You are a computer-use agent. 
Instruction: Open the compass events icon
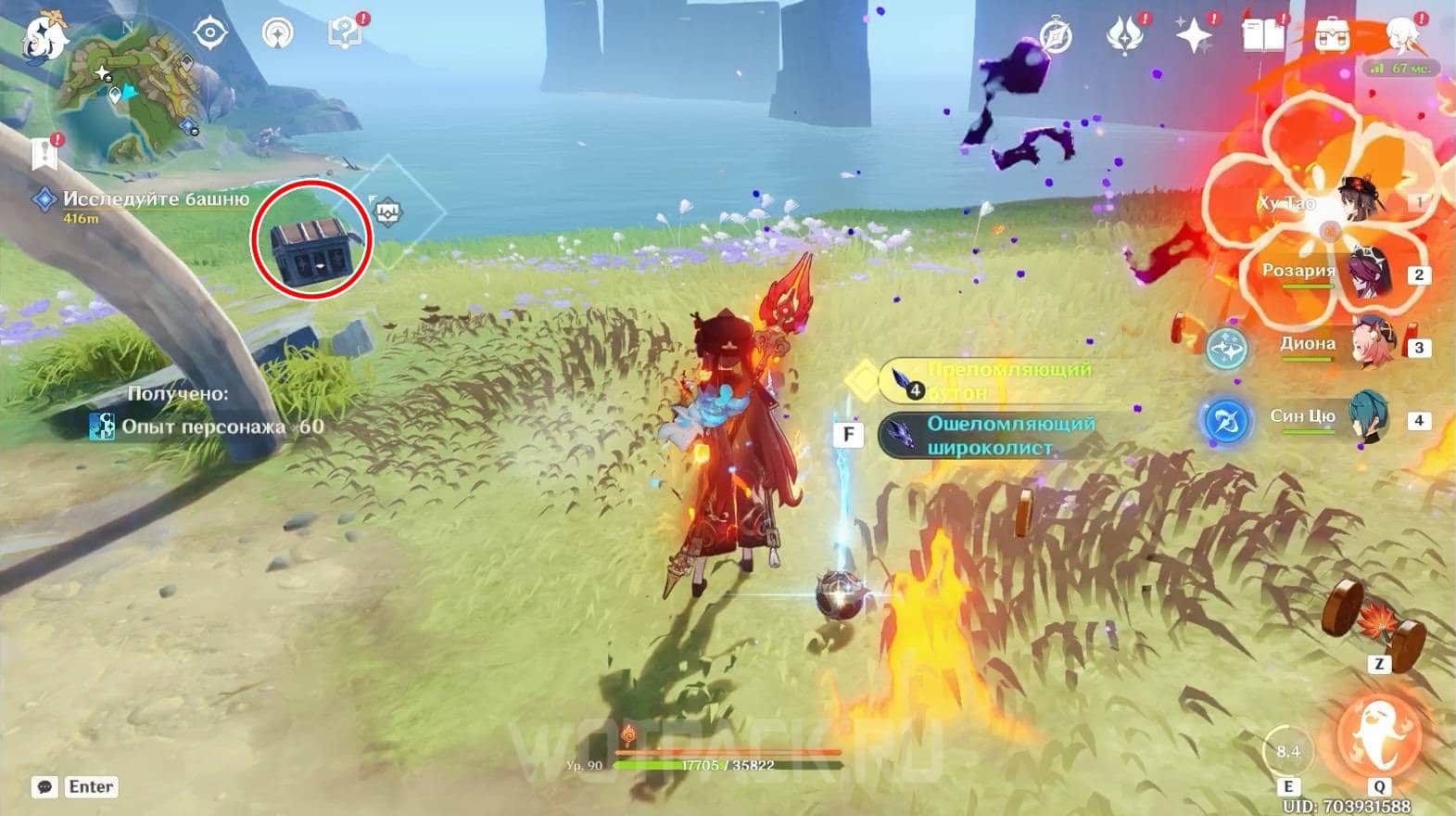[1056, 37]
